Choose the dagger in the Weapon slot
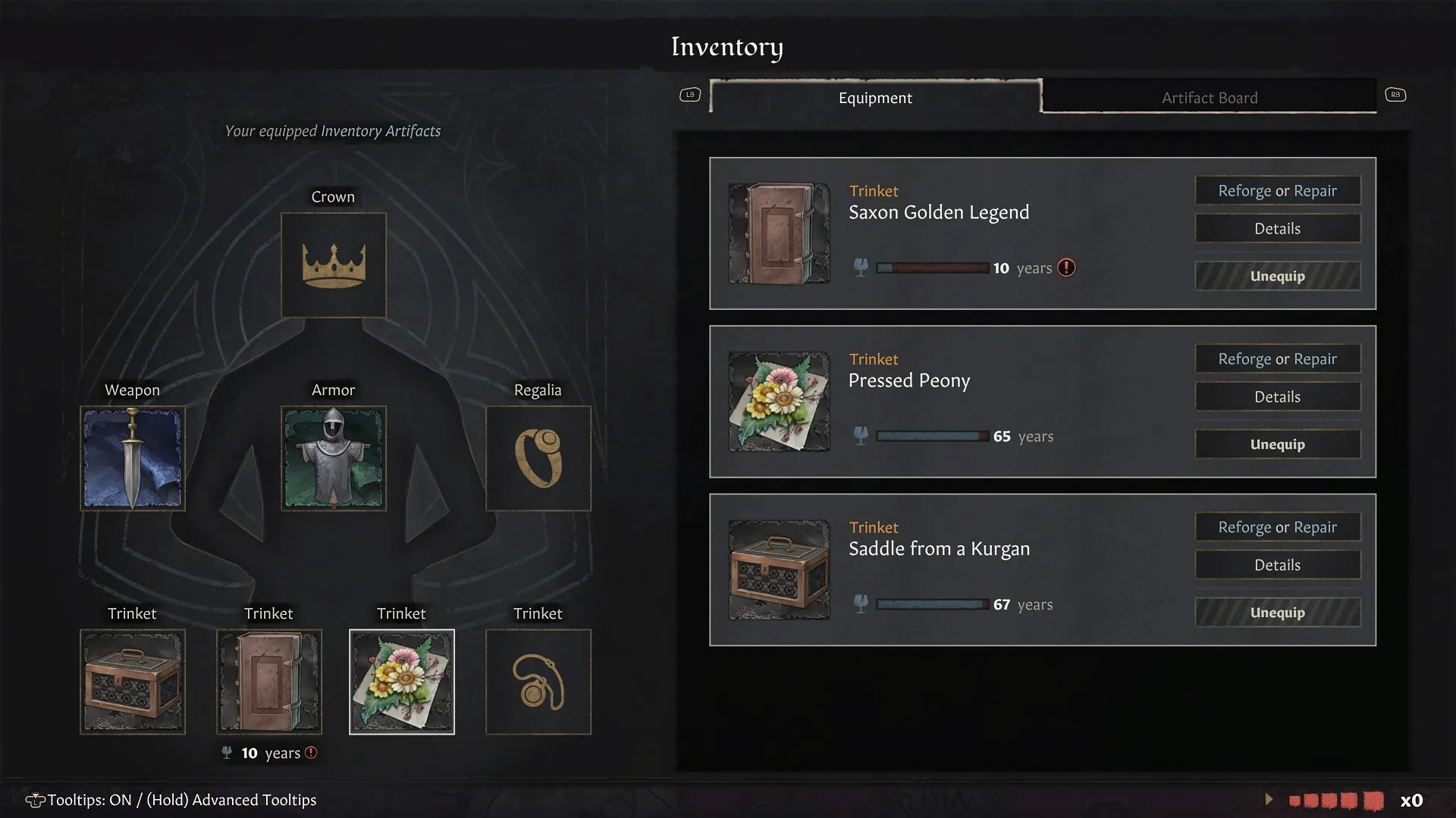 point(133,458)
